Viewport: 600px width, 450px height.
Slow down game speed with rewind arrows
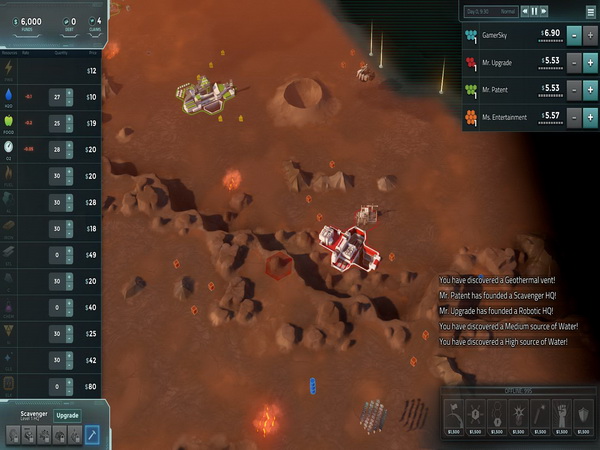pos(524,12)
